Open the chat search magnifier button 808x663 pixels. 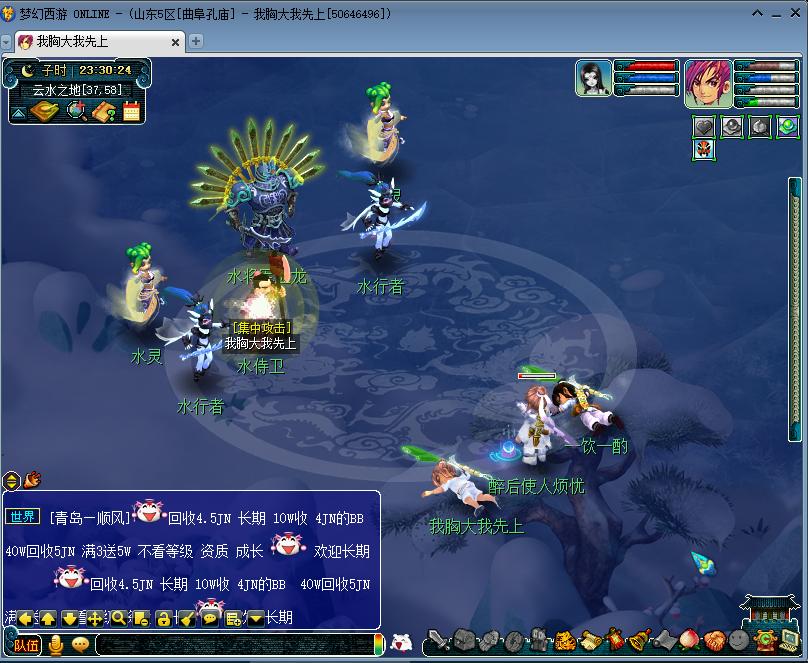(119, 618)
